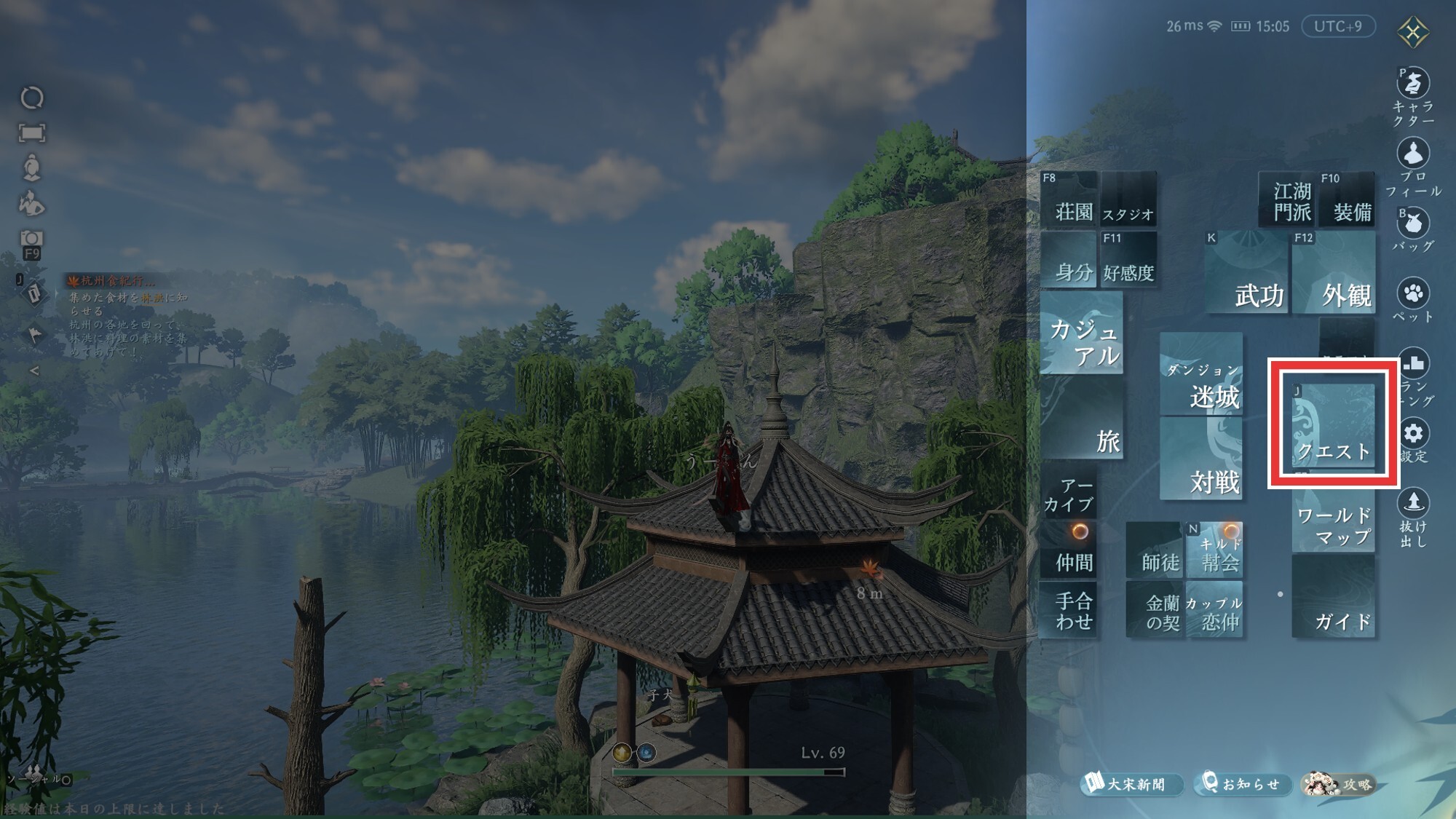
Task: Click the camera screenshot icon
Action: [x=31, y=238]
